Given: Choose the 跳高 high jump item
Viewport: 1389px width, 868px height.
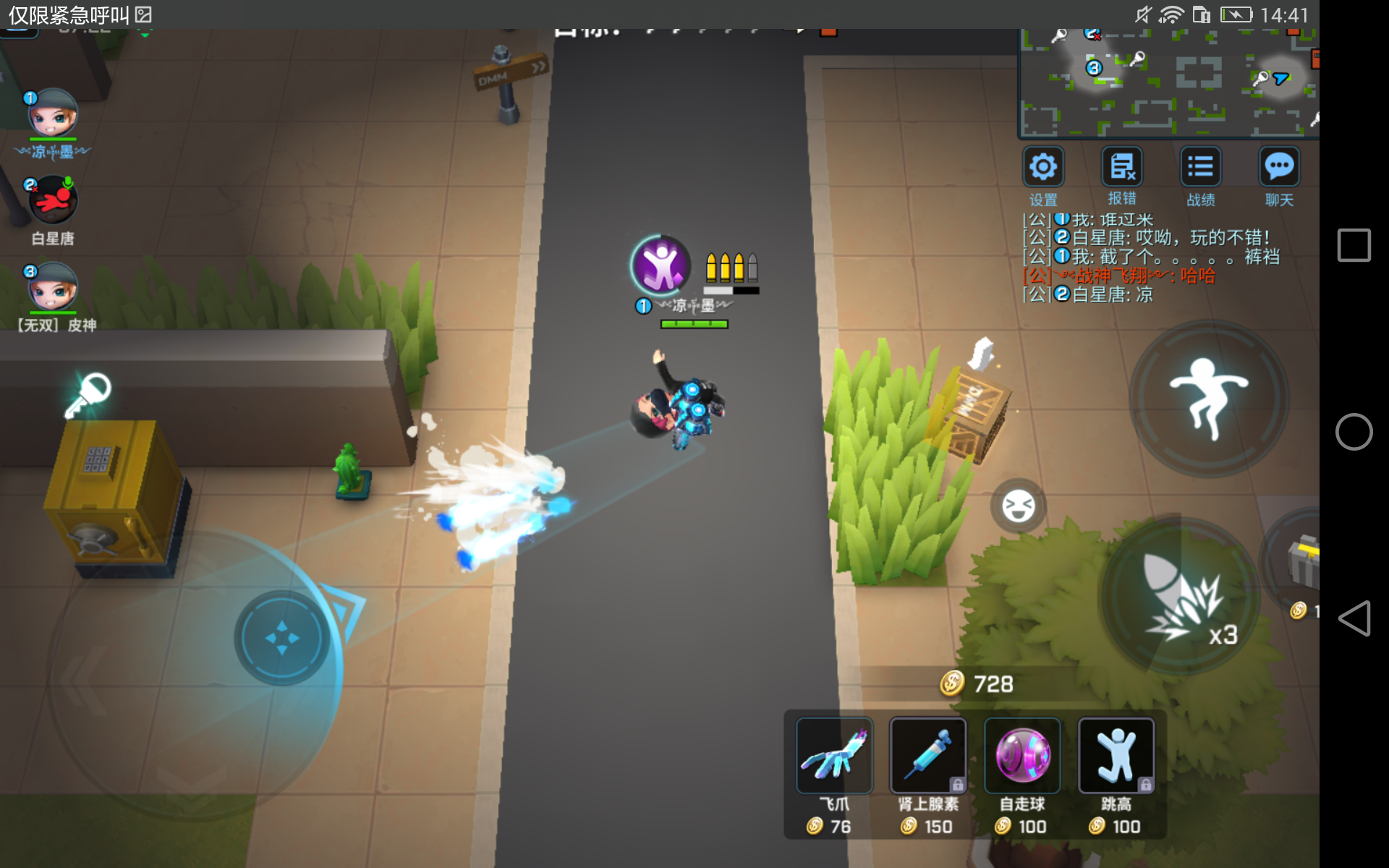Looking at the screenshot, I should [1116, 756].
